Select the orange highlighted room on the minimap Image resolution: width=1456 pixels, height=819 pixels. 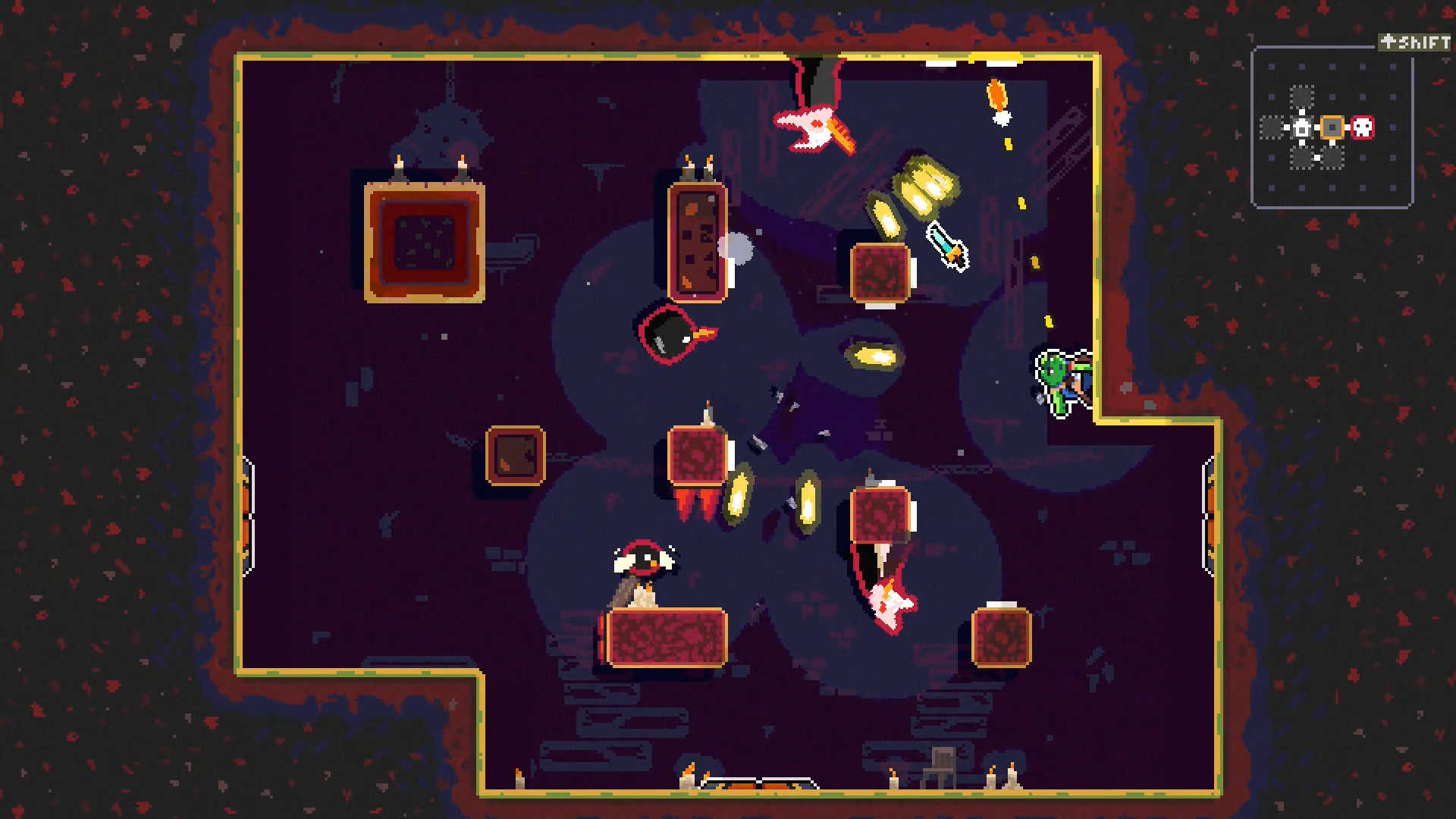point(1332,127)
